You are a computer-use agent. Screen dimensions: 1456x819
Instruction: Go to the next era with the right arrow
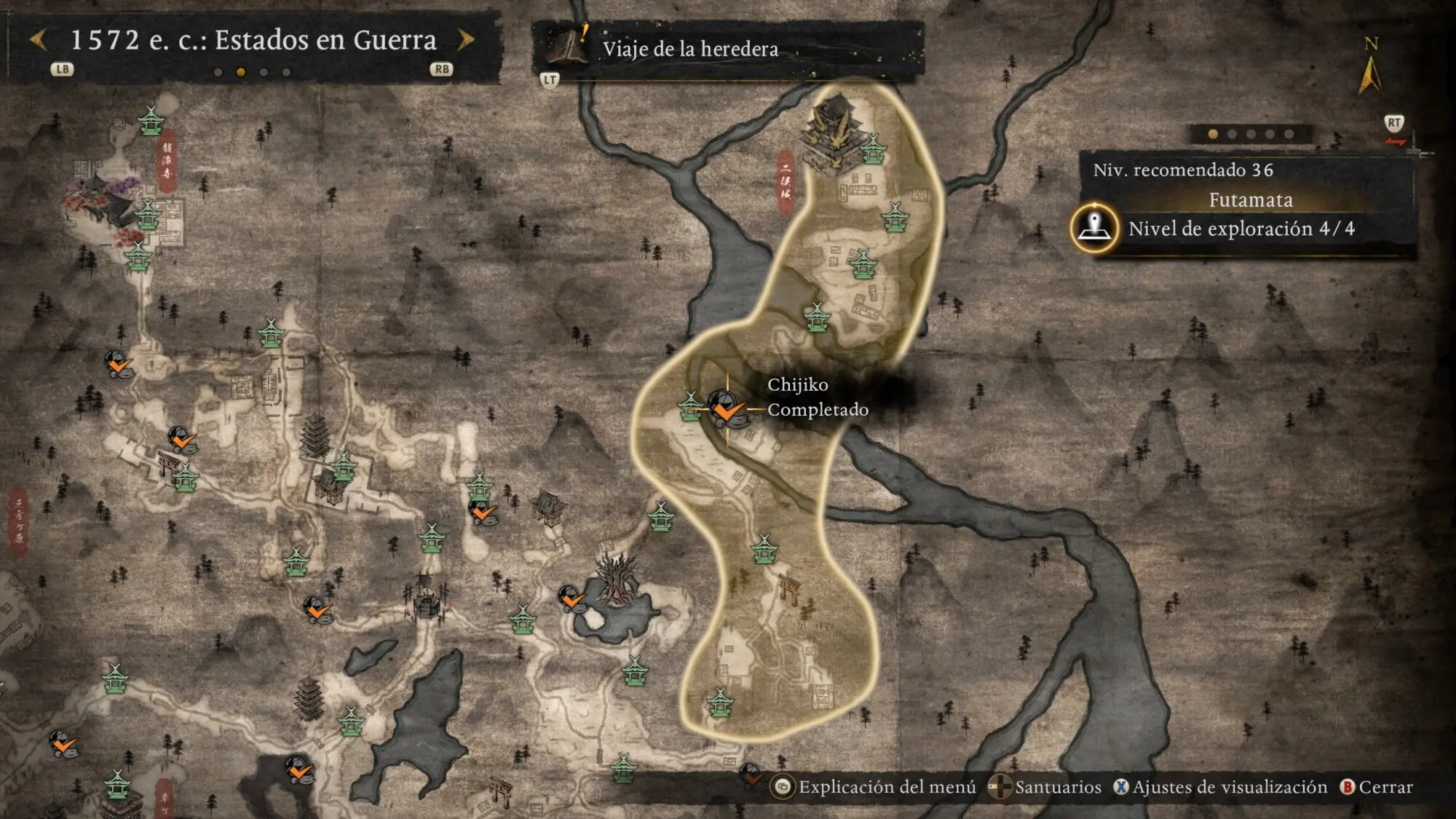[x=466, y=40]
